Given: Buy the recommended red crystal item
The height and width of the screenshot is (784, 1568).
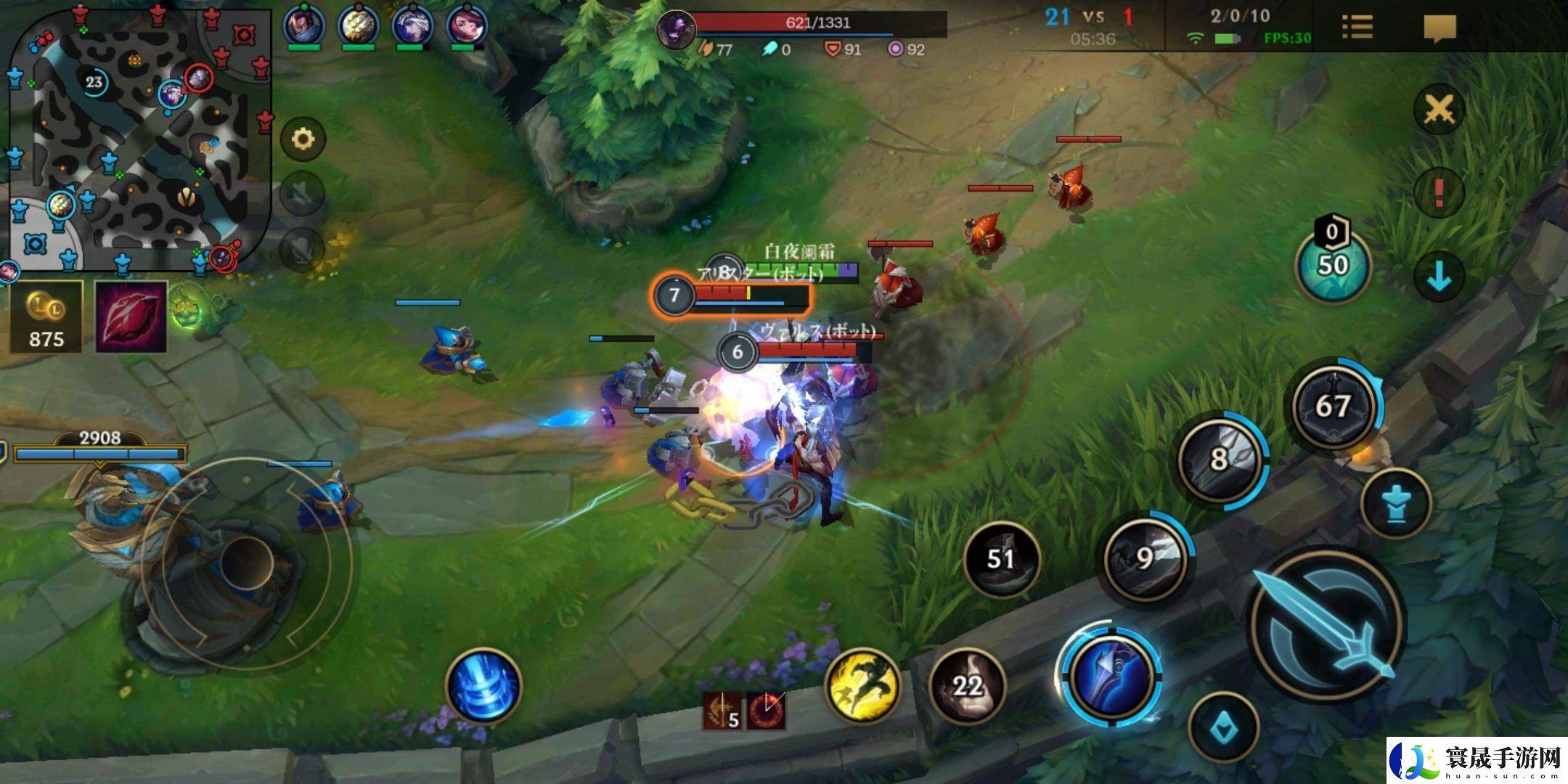Looking at the screenshot, I should click(x=131, y=317).
